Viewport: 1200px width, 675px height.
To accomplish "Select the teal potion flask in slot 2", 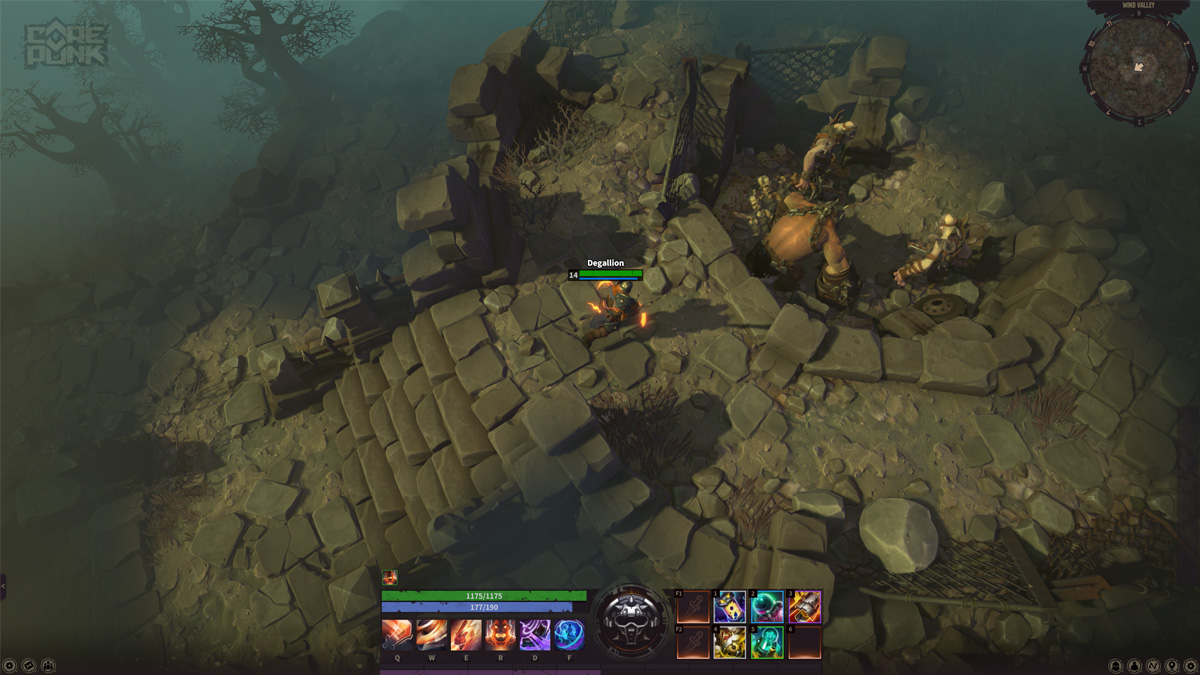I will (x=767, y=607).
